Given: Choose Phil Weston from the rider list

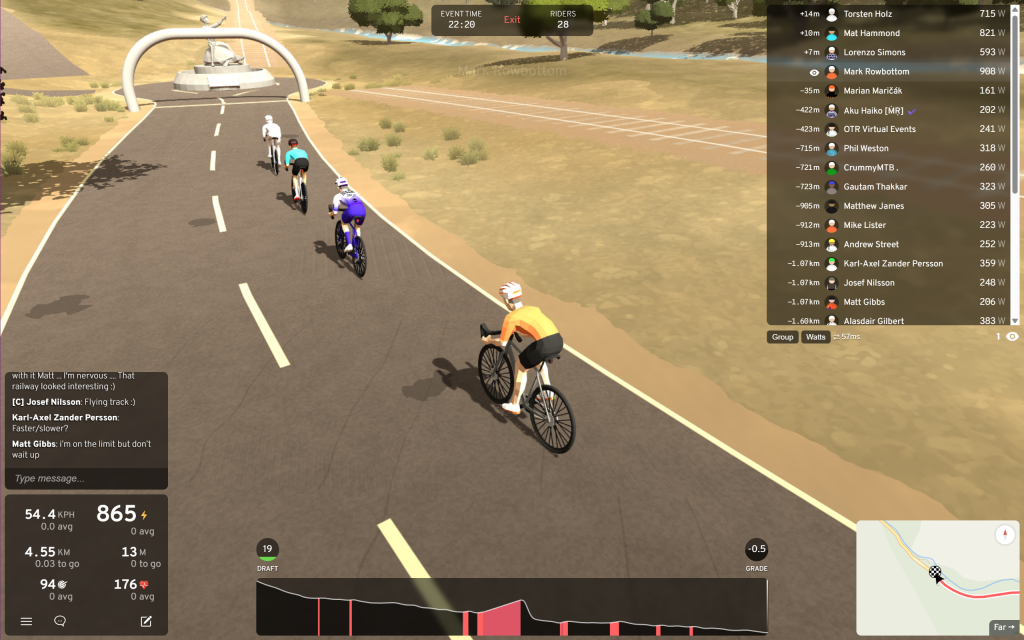Looking at the screenshot, I should (x=866, y=148).
